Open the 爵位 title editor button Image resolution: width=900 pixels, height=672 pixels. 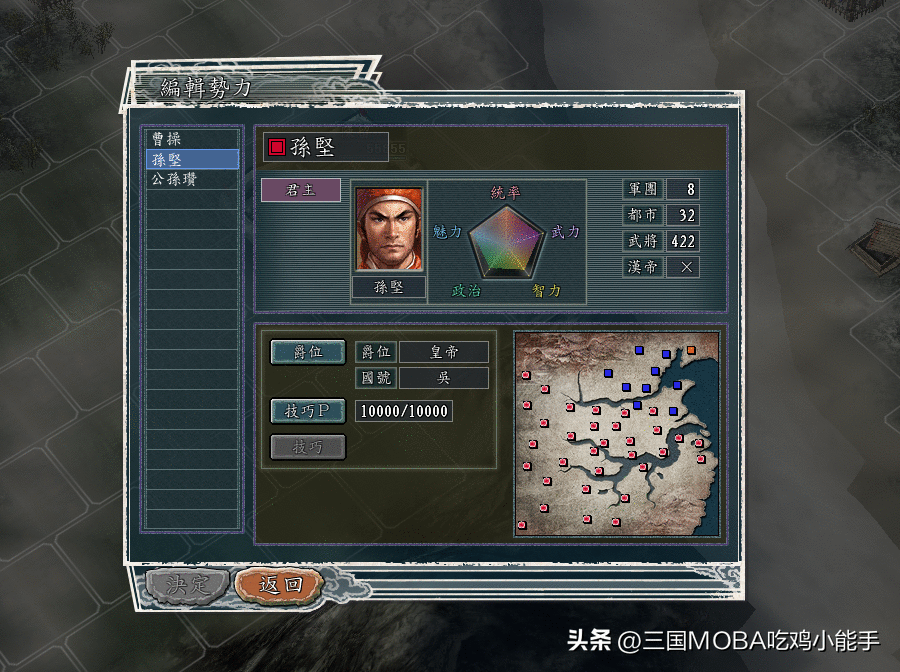[x=308, y=352]
